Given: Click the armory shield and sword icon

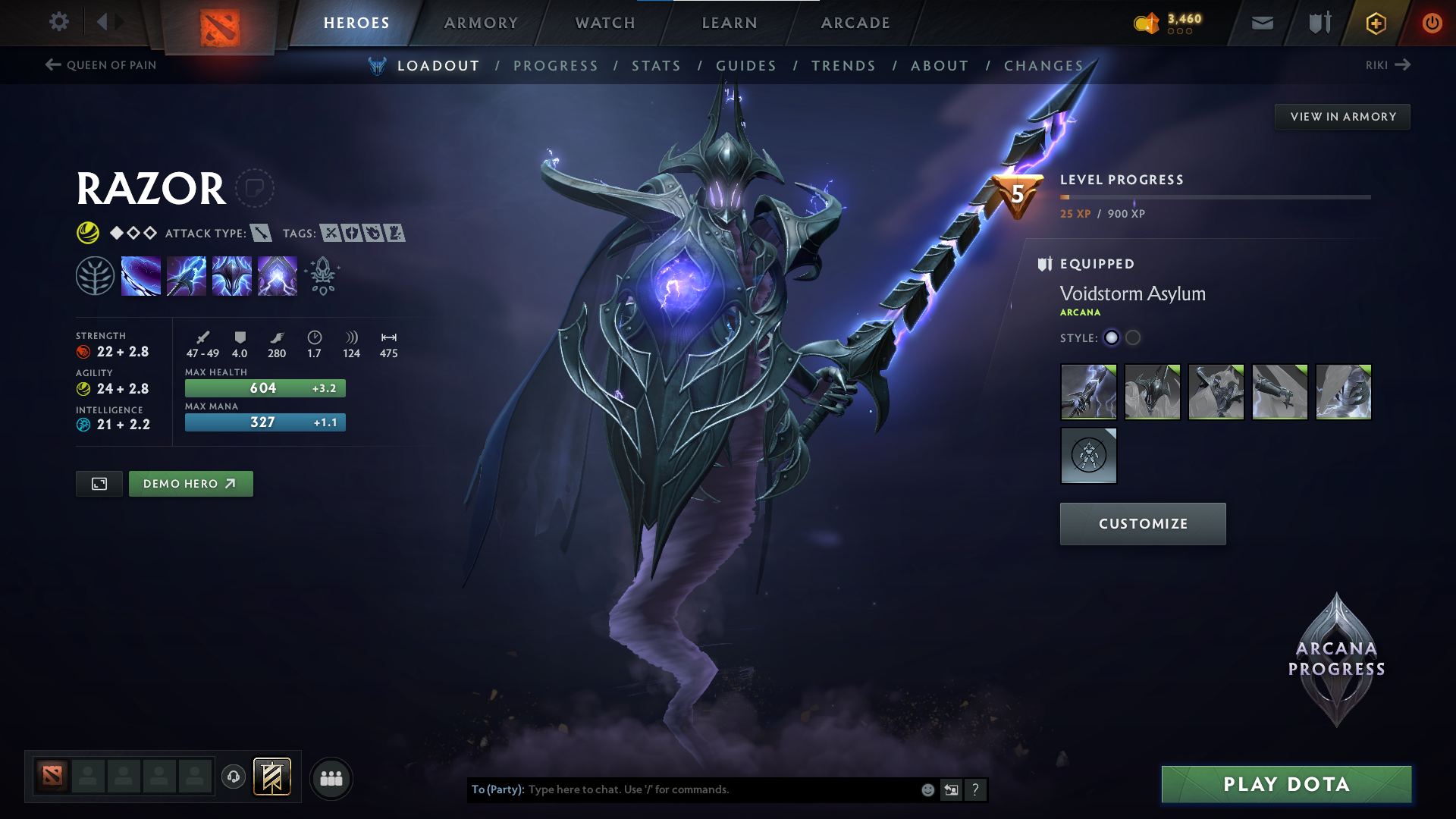Looking at the screenshot, I should tap(1318, 23).
